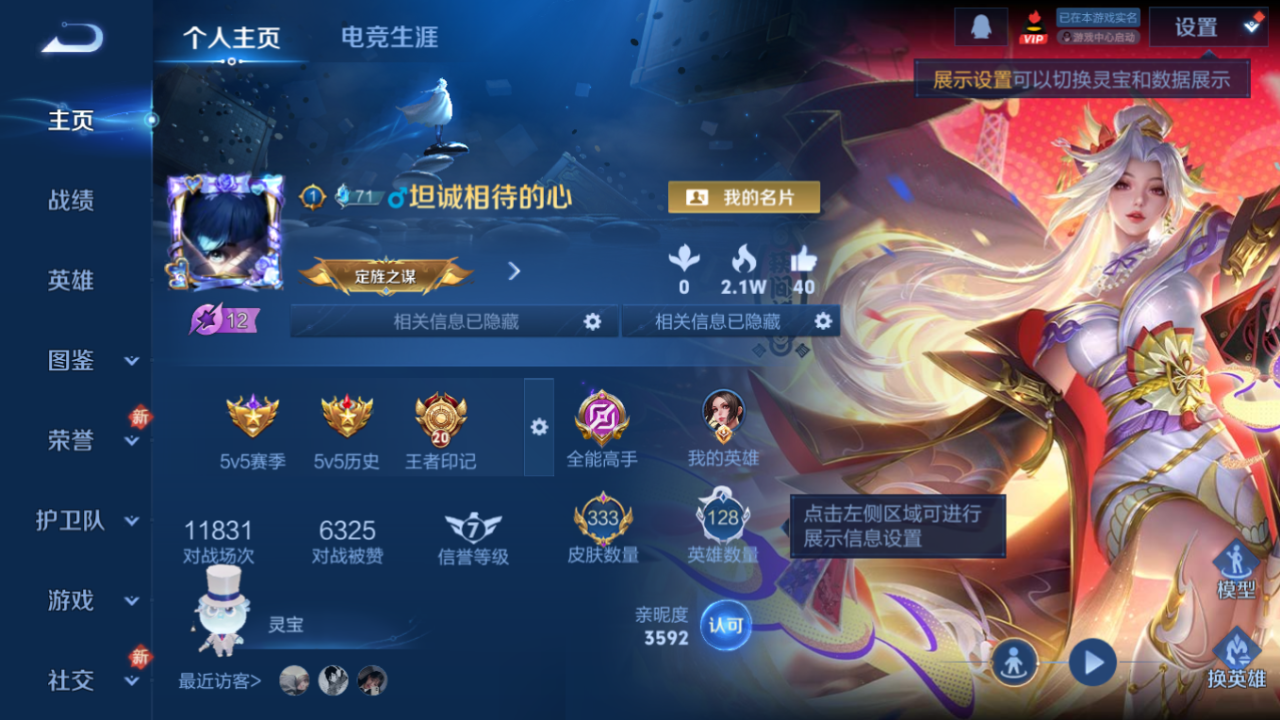
Task: Toggle hidden info with first gear icon
Action: coord(594,321)
